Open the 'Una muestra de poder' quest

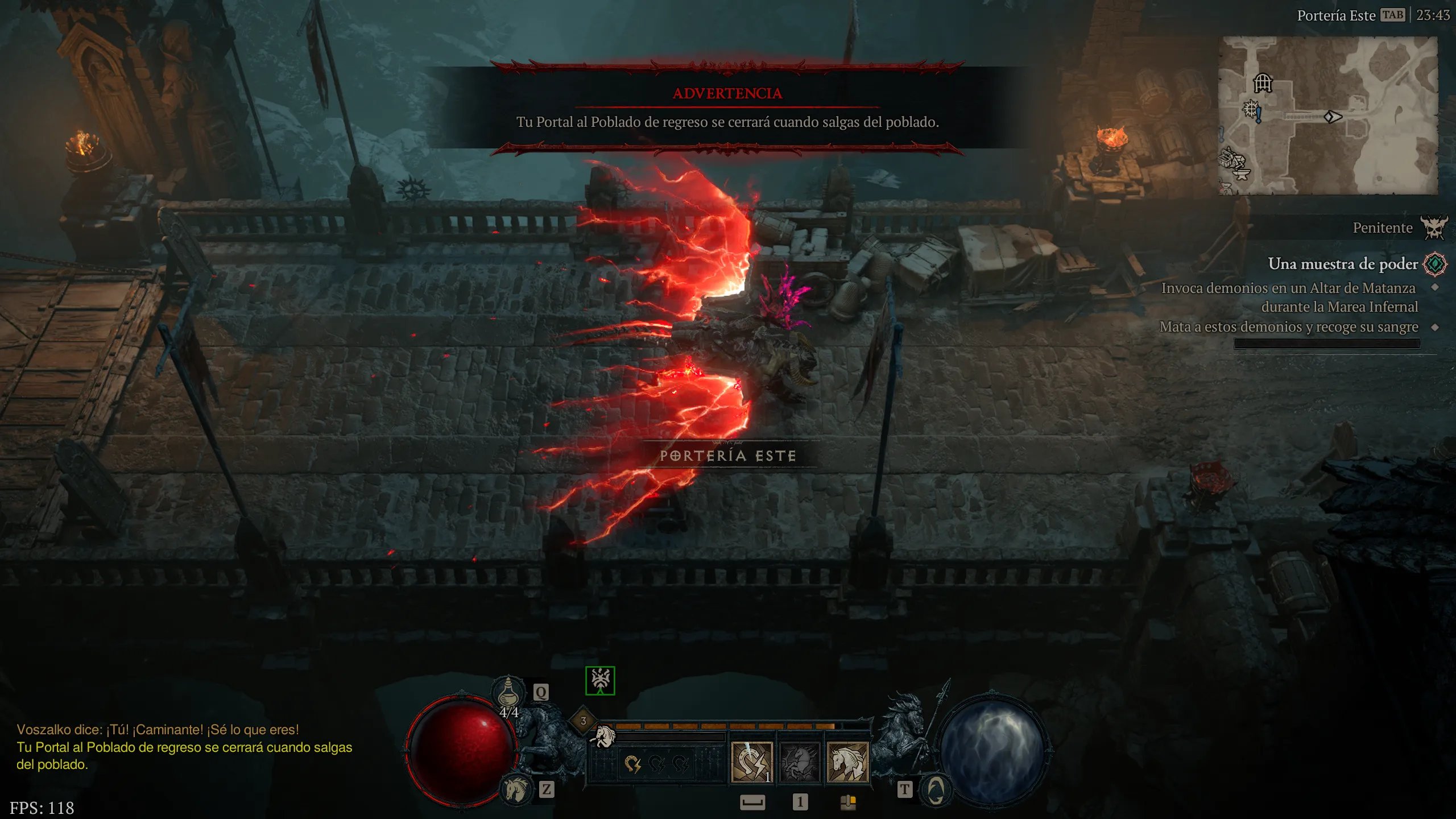click(1342, 264)
